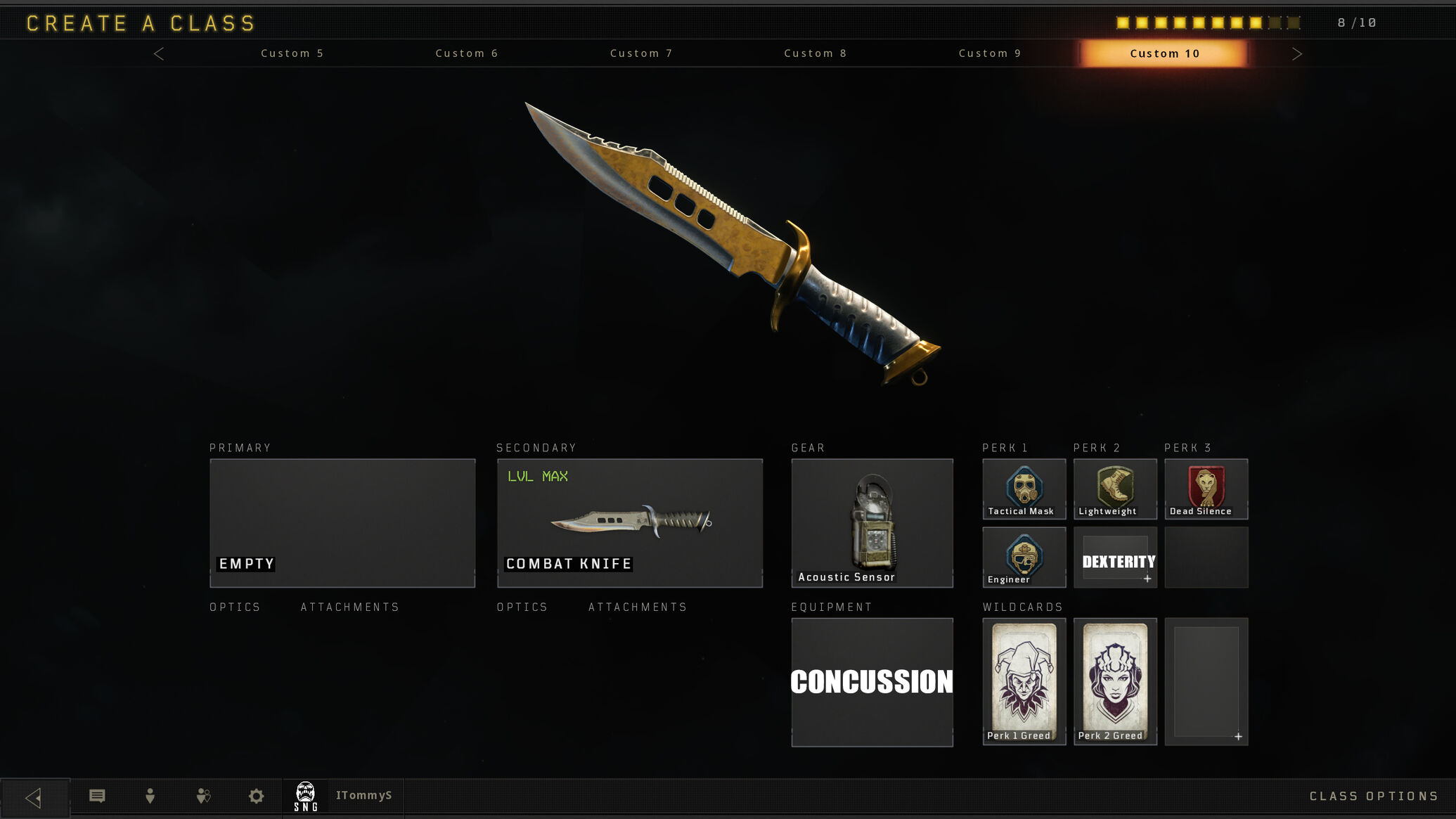Switch to the Custom 5 class tab
Image resolution: width=1456 pixels, height=819 pixels.
(292, 53)
